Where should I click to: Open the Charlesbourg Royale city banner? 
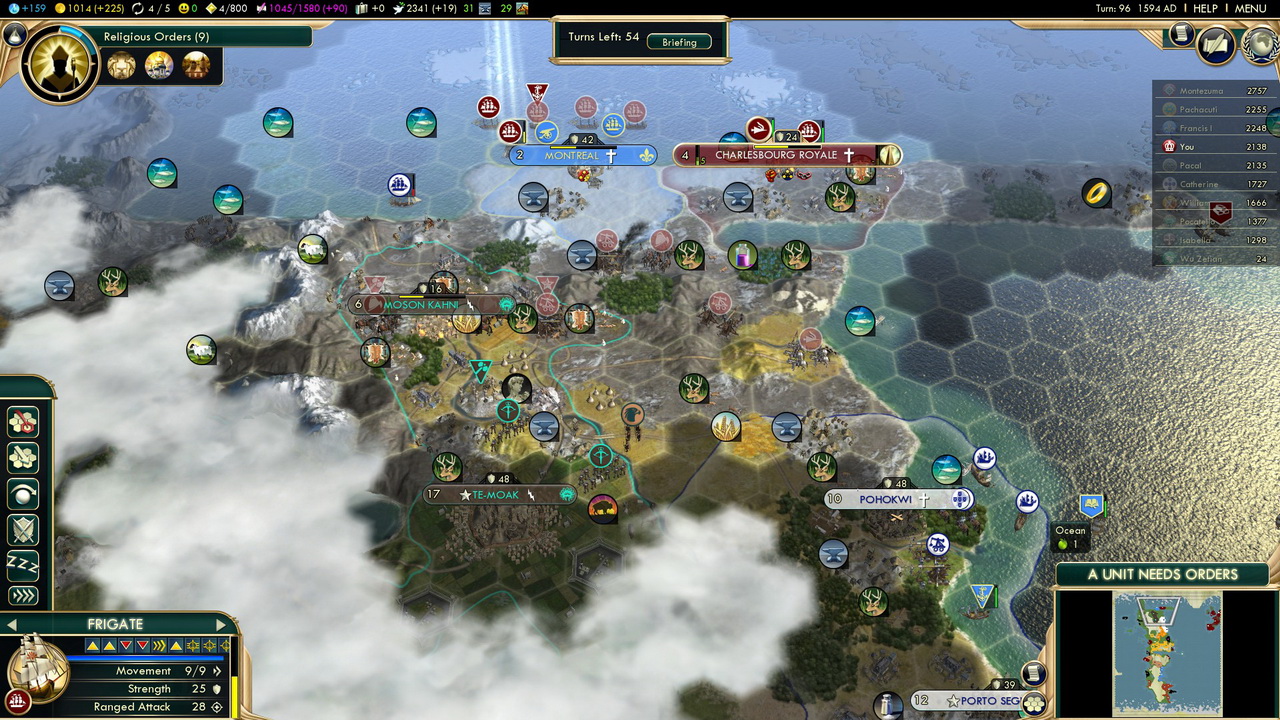(x=776, y=155)
